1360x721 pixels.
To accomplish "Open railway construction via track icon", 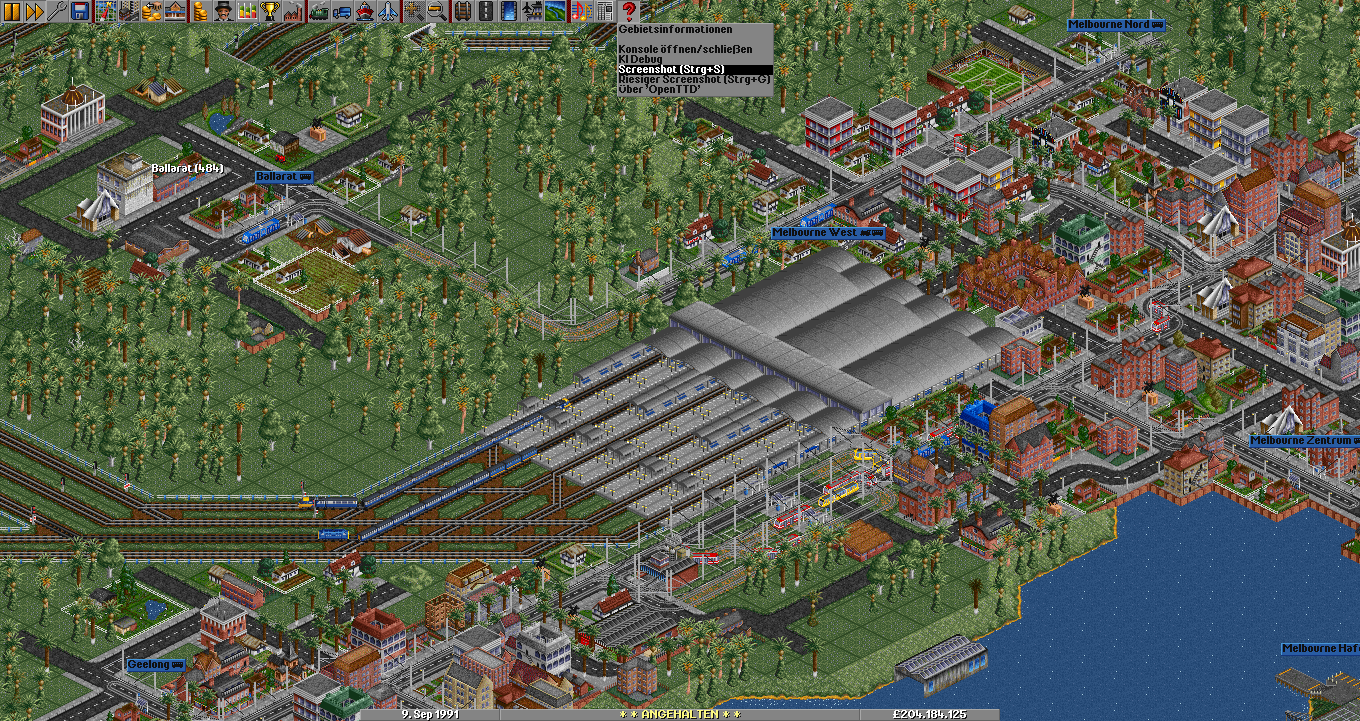I will click(x=461, y=12).
